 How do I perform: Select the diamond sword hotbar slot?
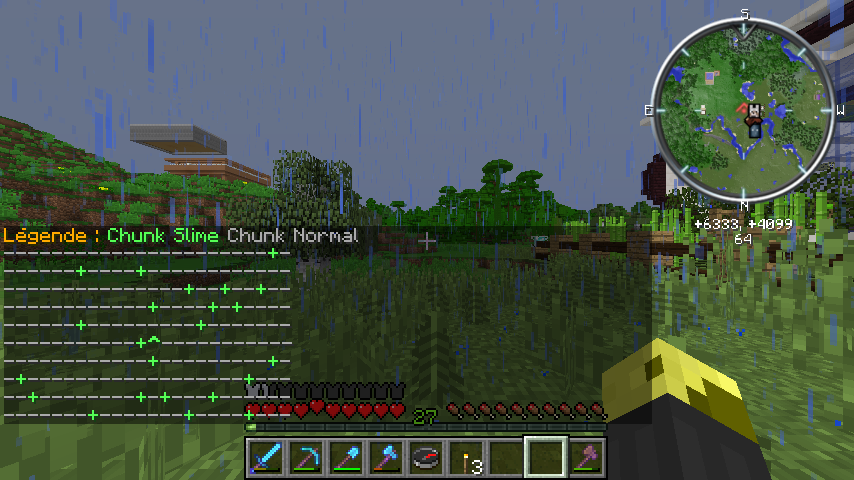(x=265, y=458)
